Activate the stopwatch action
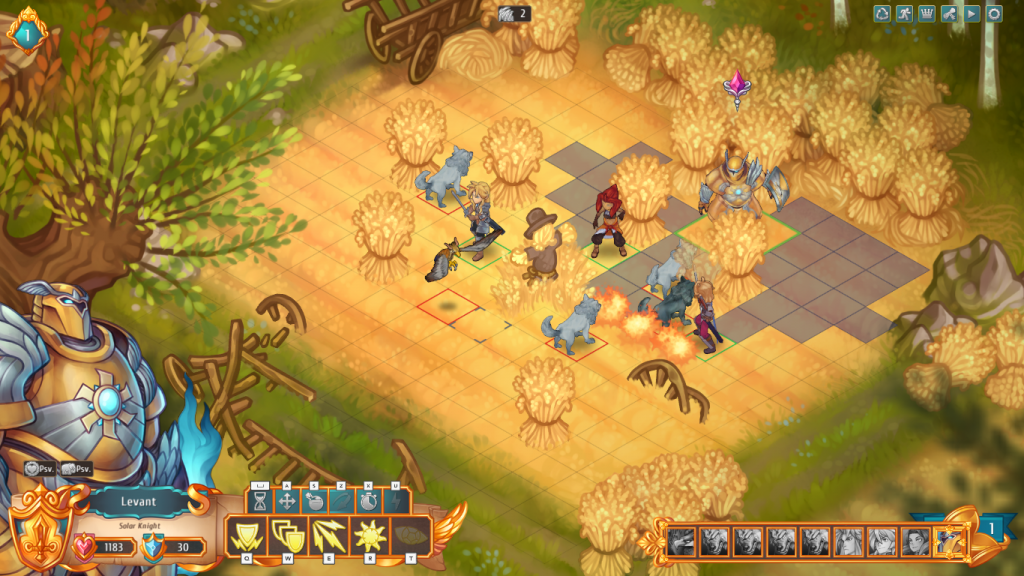The height and width of the screenshot is (576, 1024). [x=368, y=500]
